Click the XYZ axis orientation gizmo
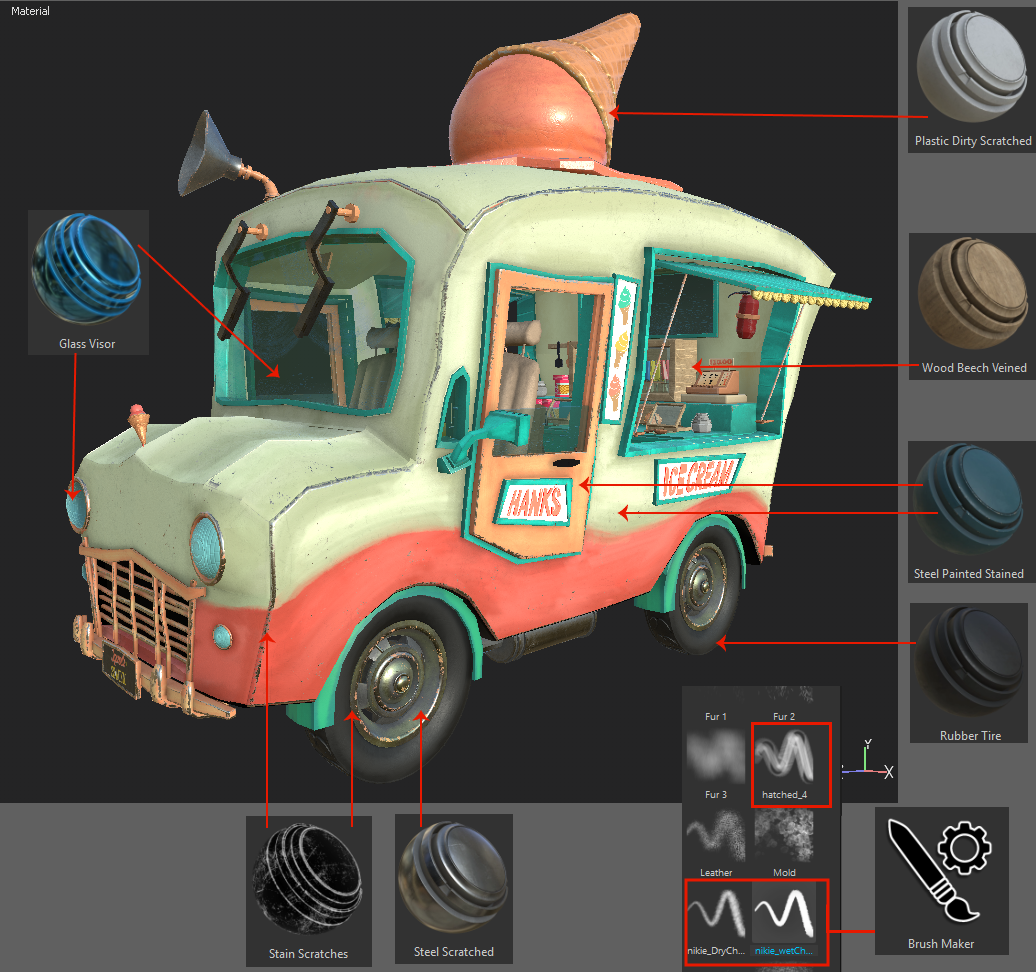This screenshot has height=972, width=1036. (868, 763)
